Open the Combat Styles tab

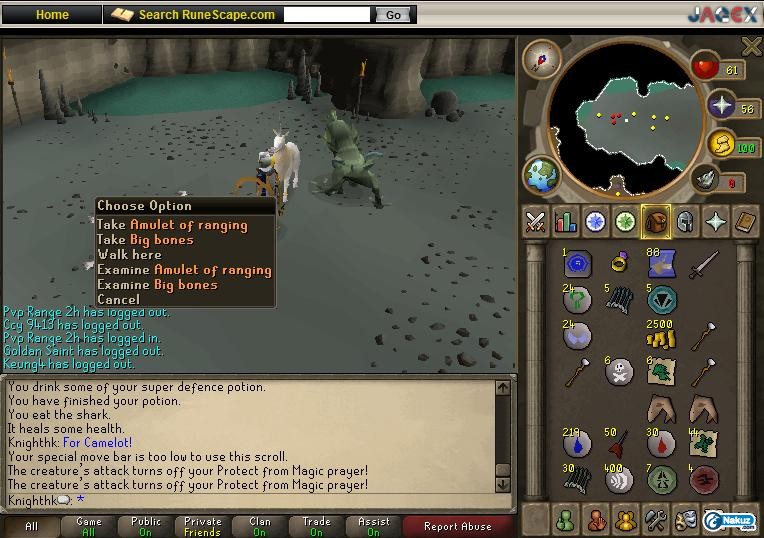point(536,222)
